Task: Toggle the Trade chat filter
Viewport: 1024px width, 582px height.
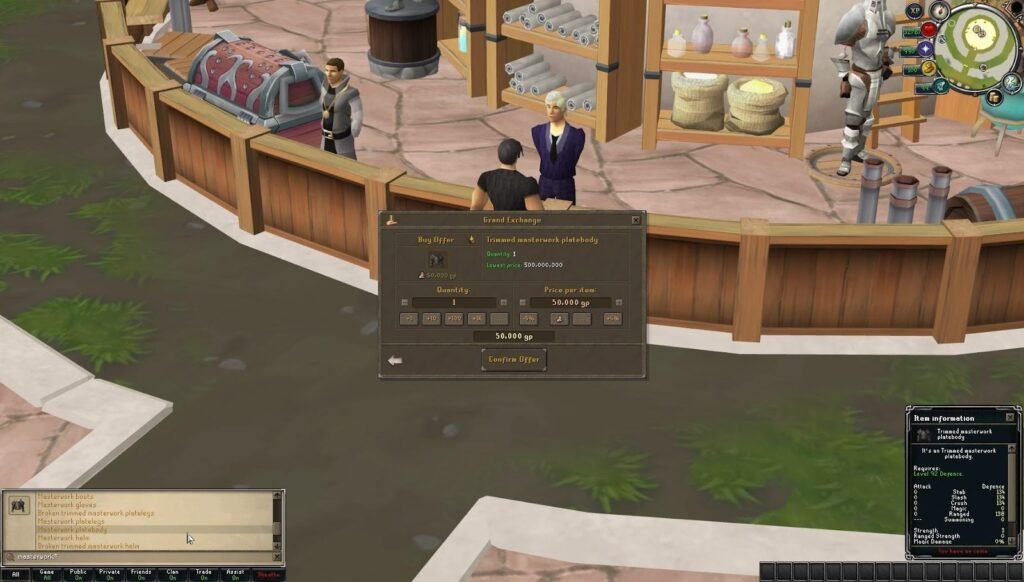Action: tap(204, 575)
